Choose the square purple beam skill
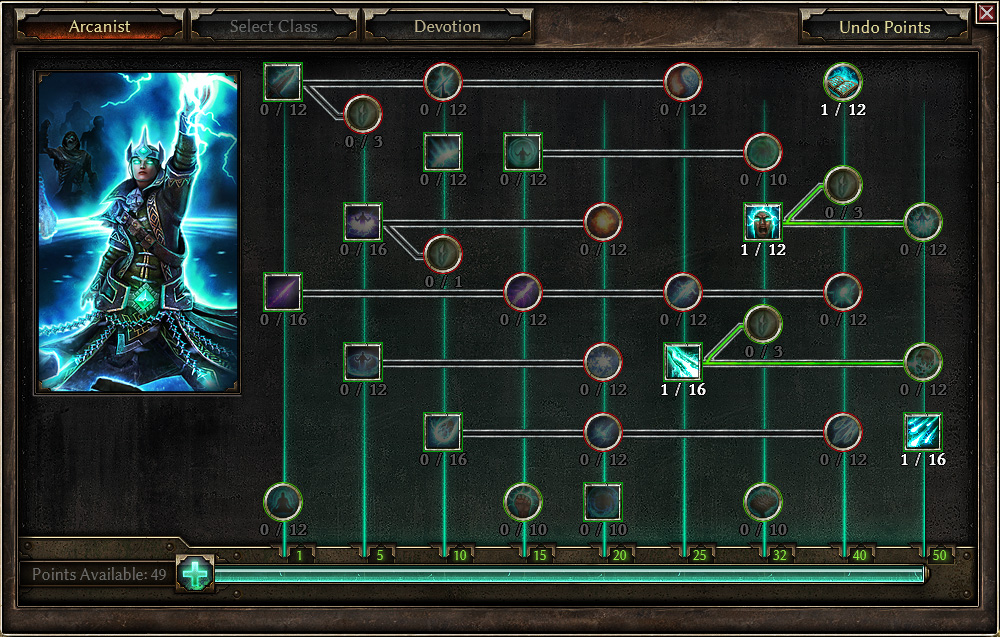The image size is (1000, 637). [x=283, y=292]
